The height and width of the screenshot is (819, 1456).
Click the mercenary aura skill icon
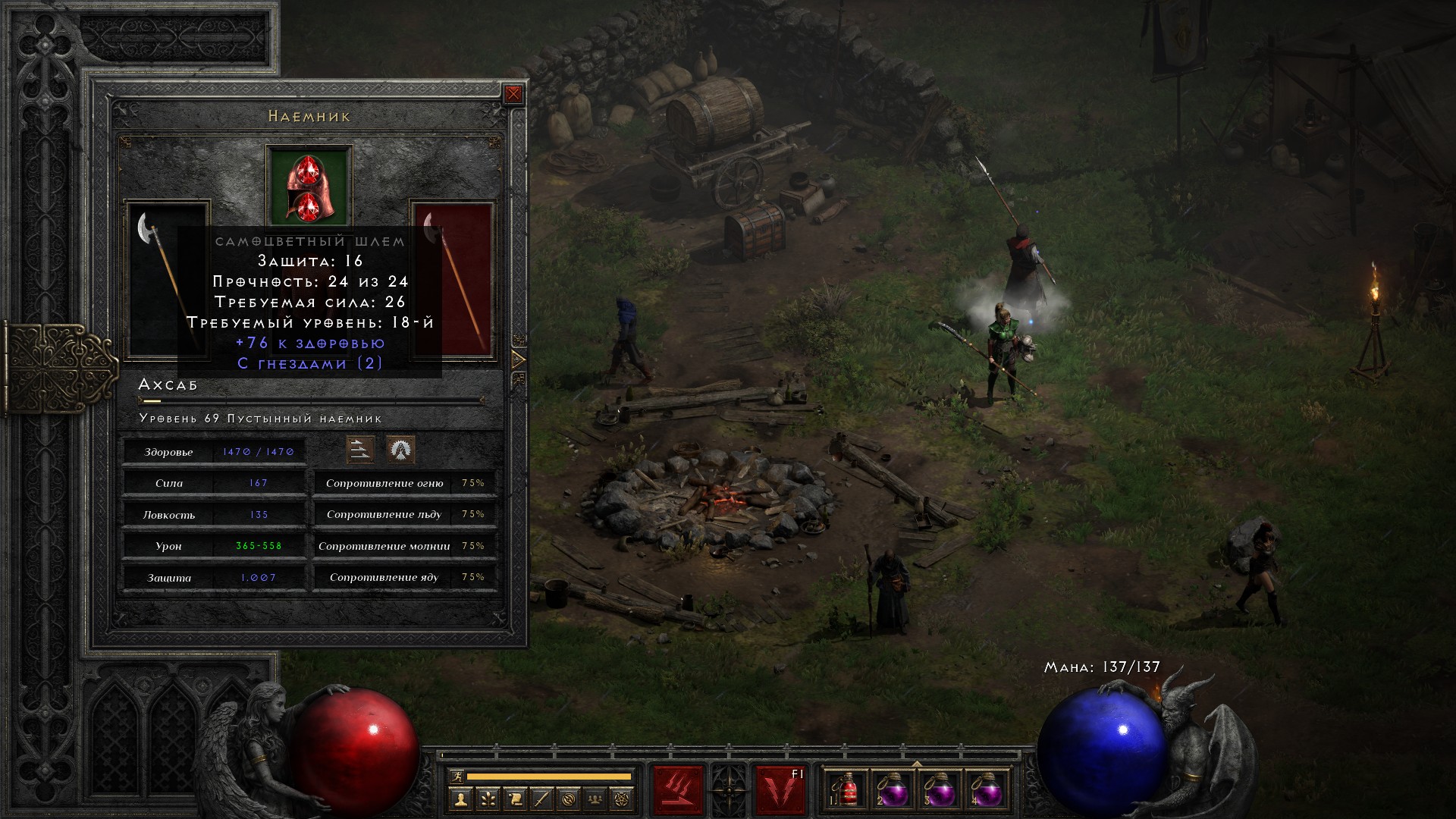coord(400,450)
